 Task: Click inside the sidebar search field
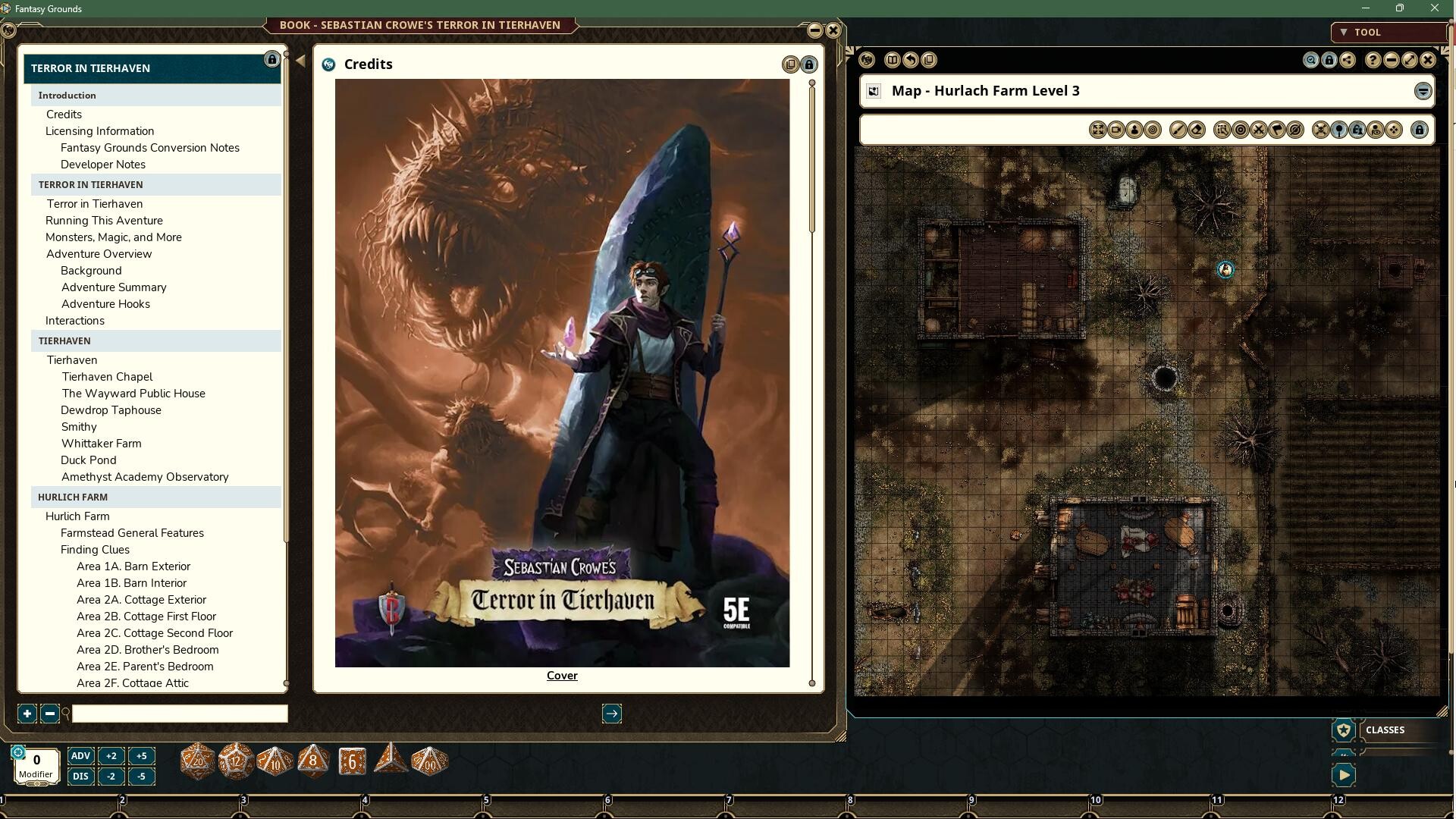[178, 714]
